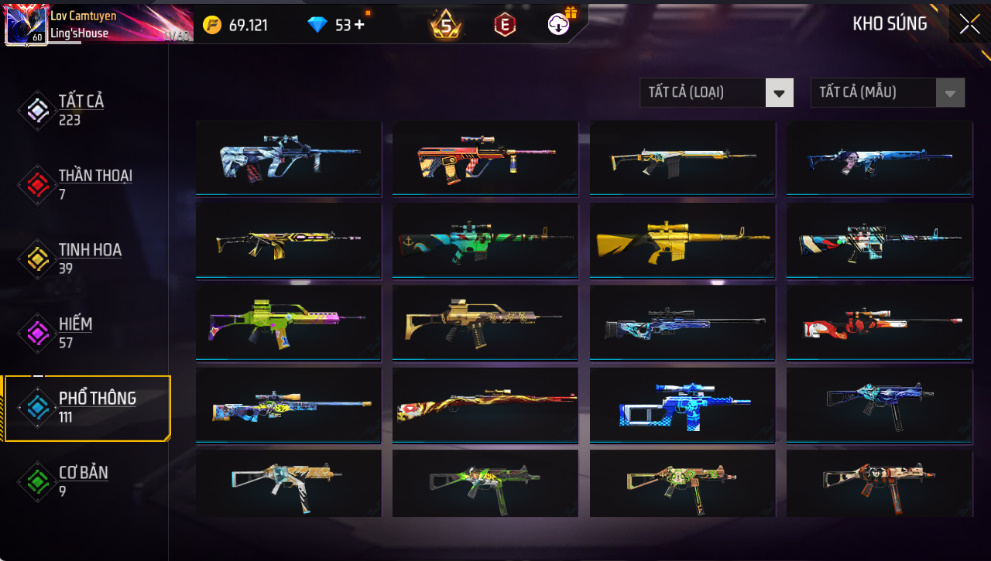The width and height of the screenshot is (991, 561).
Task: Open the red E hexagon icon
Action: [505, 25]
